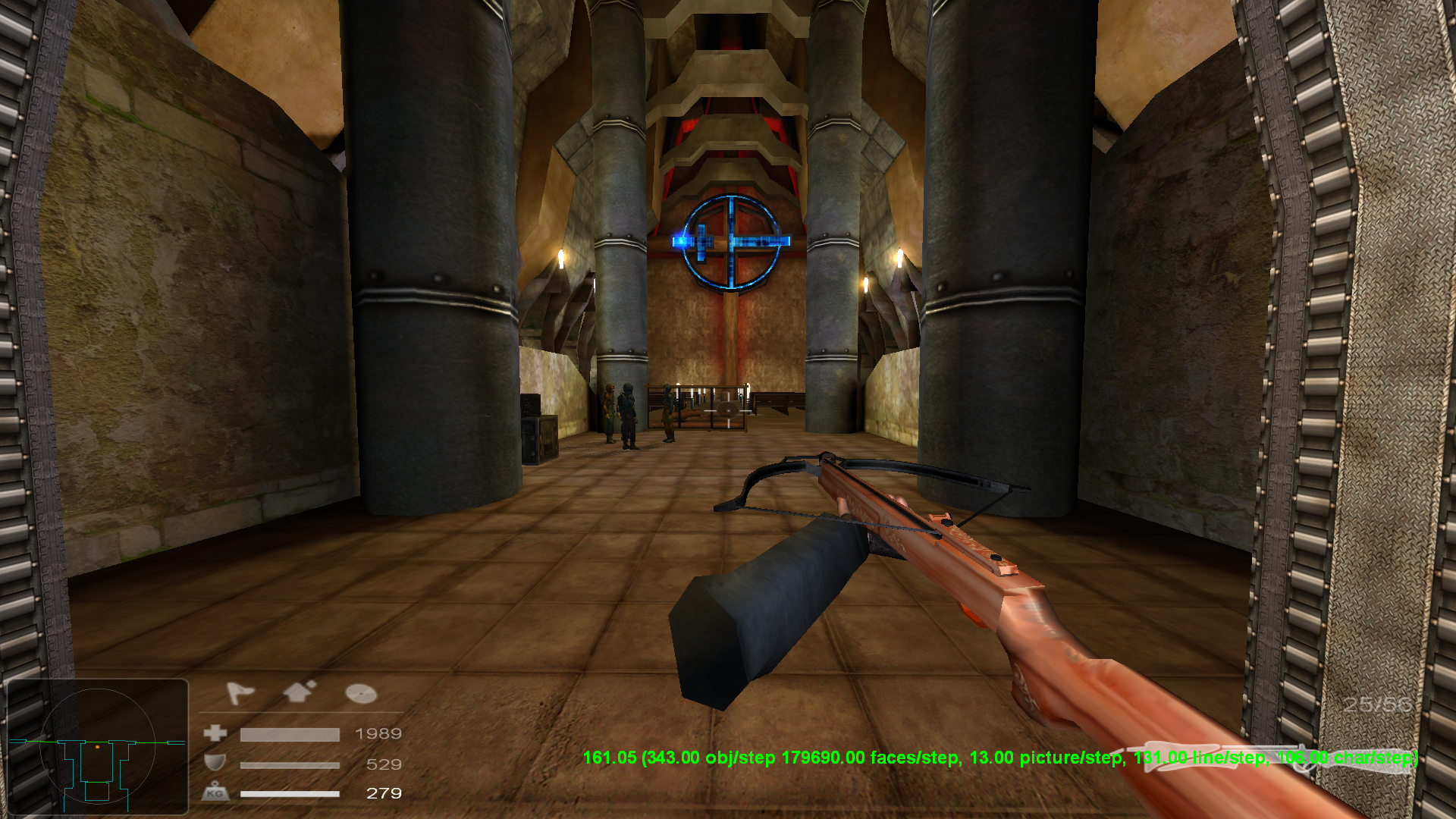The height and width of the screenshot is (819, 1456).
Task: Toggle the minimap display in the corner
Action: pos(99,747)
